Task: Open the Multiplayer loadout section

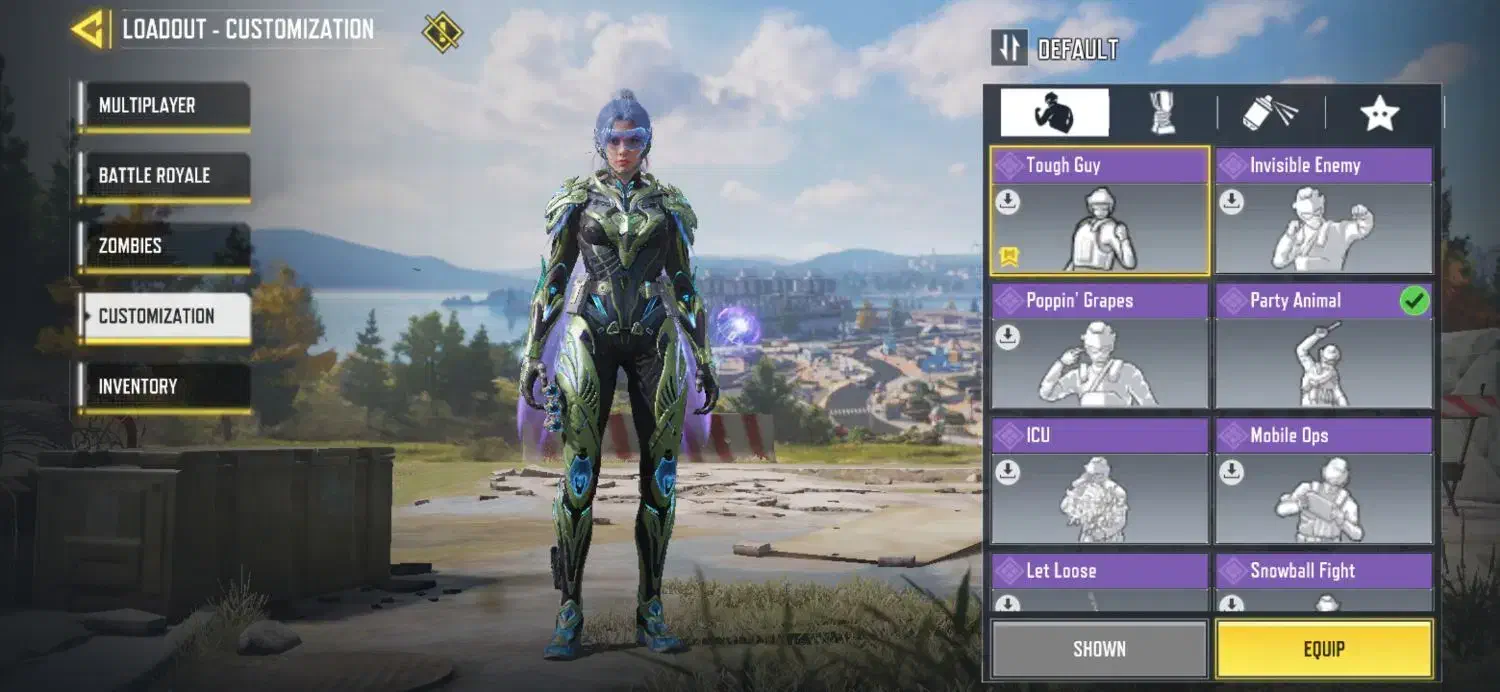Action: (165, 106)
